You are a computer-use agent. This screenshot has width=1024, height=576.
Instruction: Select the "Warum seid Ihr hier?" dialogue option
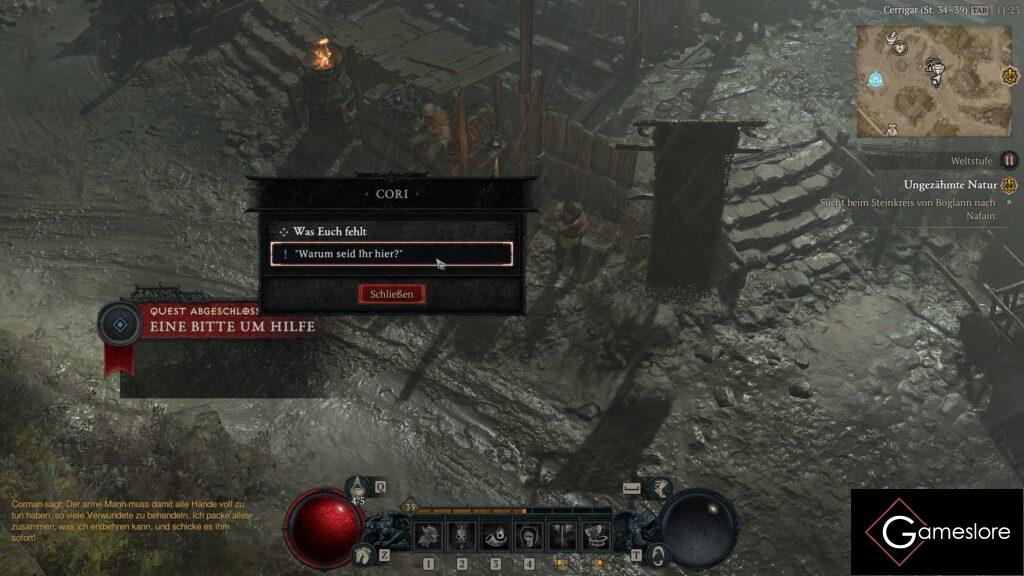coord(392,254)
